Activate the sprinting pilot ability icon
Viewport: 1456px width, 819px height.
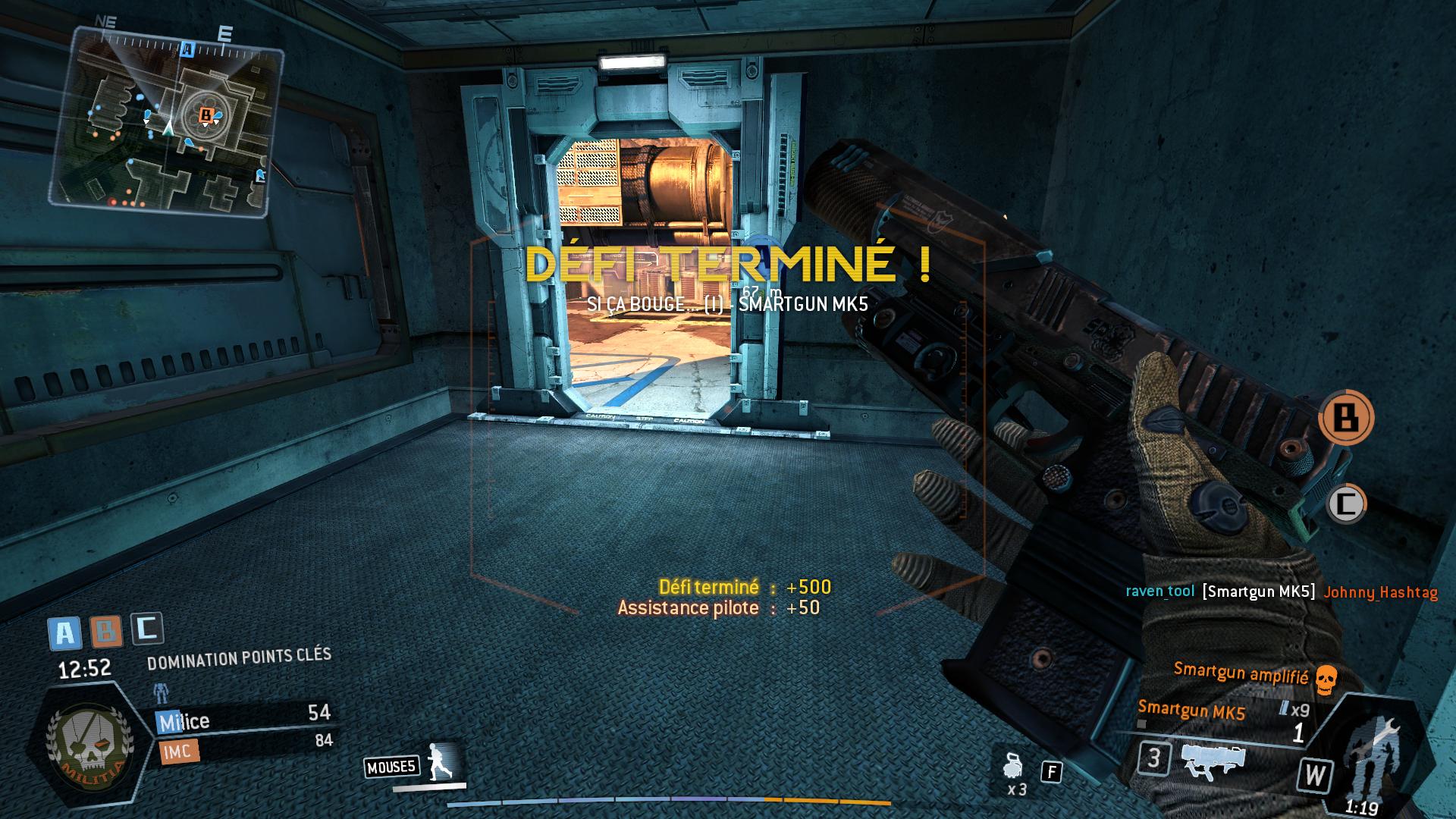tap(440, 762)
